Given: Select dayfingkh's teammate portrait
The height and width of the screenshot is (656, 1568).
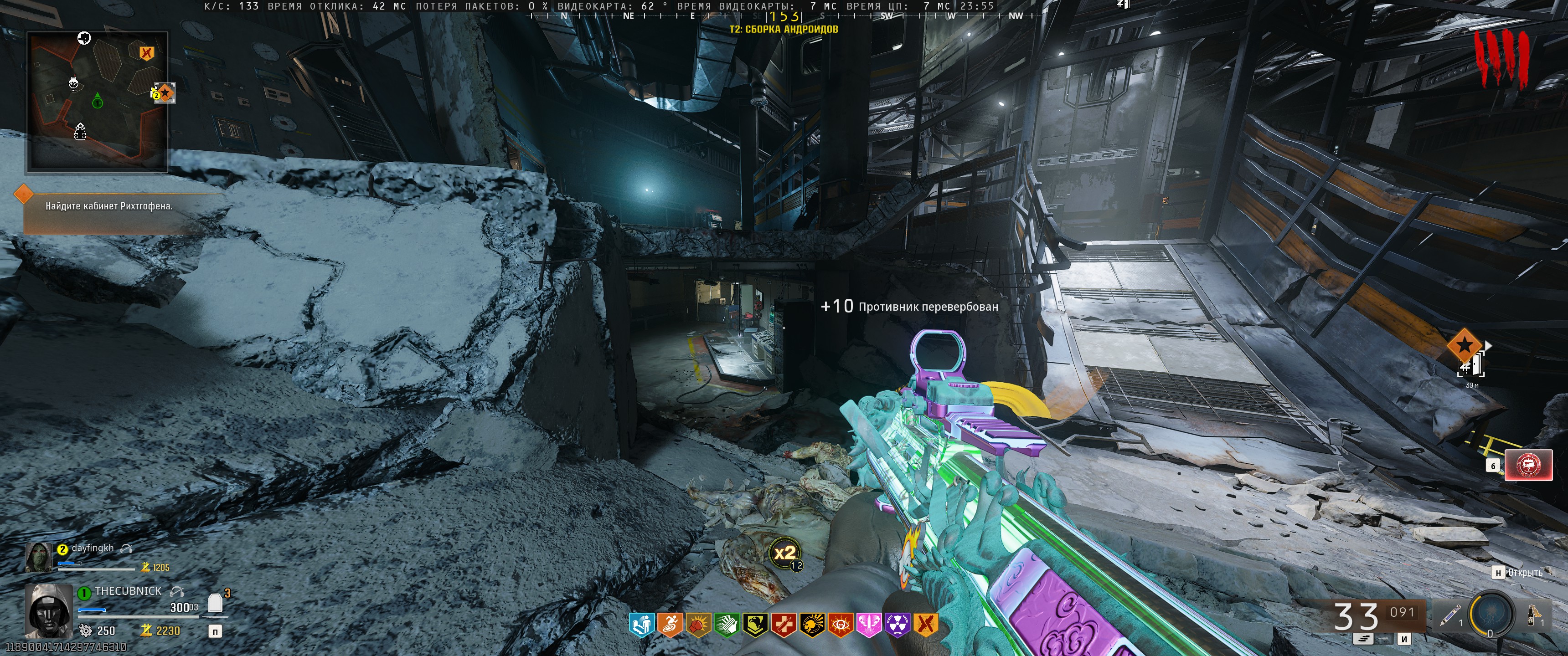Looking at the screenshot, I should (x=38, y=557).
